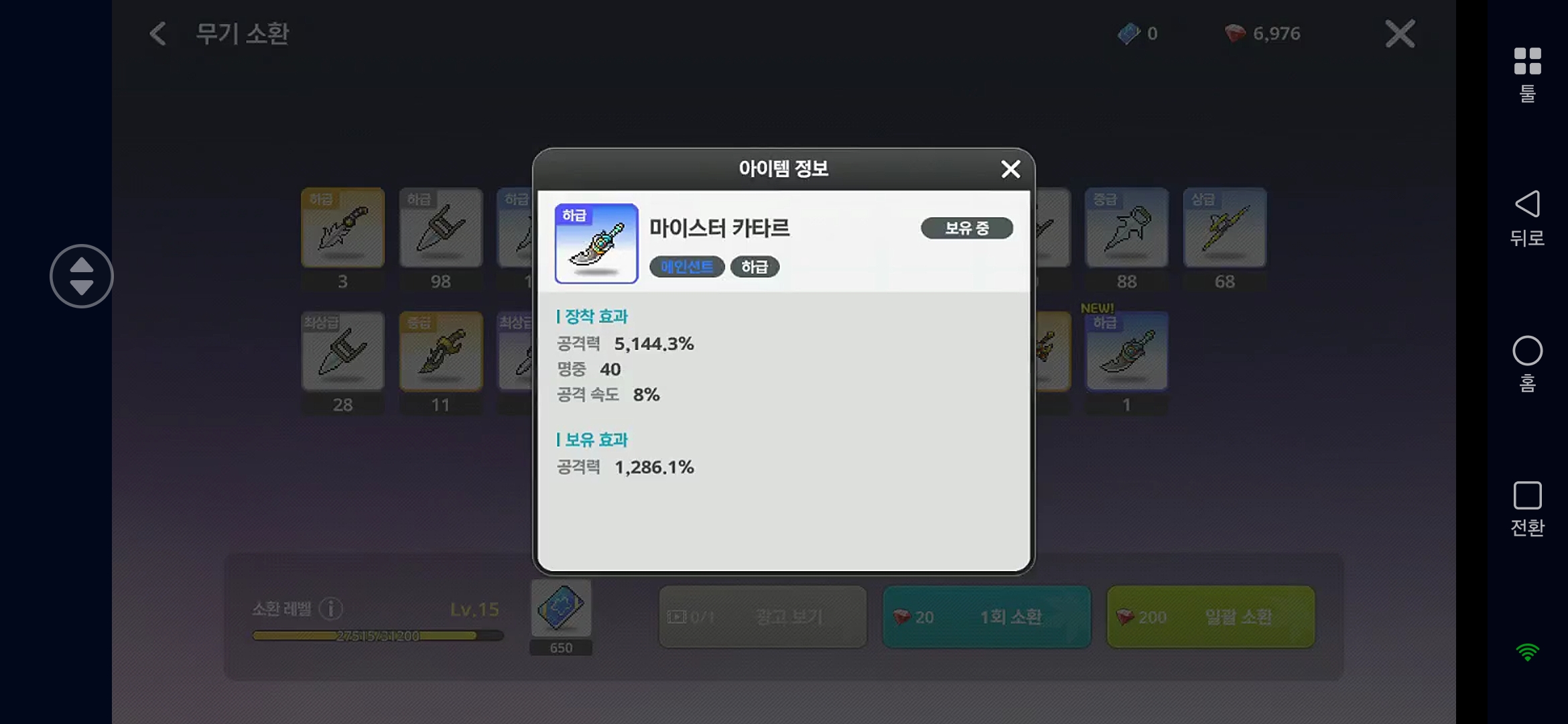1568x724 pixels.
Task: Choose the 상급 weapon tile with 68
Action: point(1224,228)
